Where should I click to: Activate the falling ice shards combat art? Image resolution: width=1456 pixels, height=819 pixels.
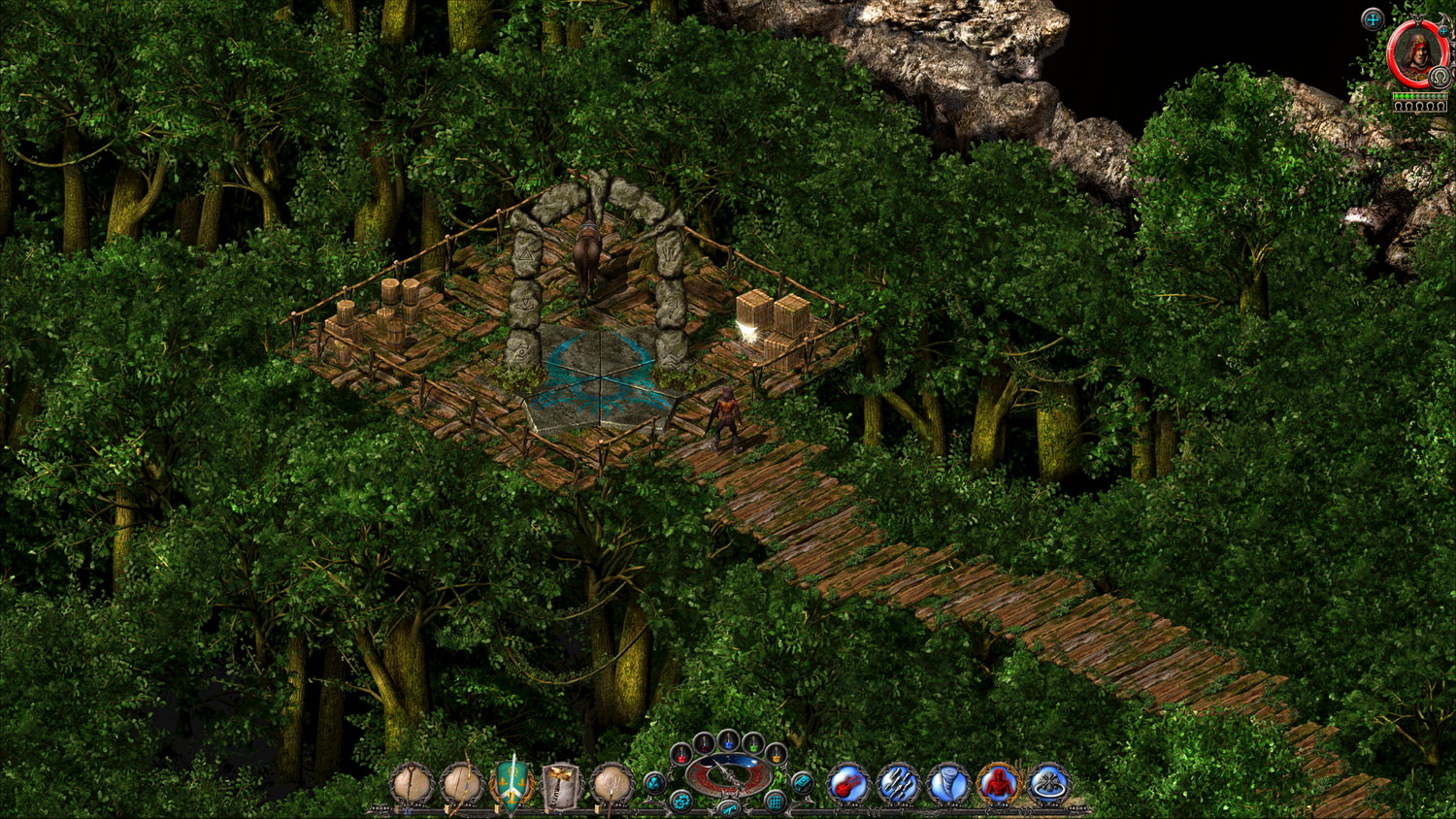click(x=898, y=783)
